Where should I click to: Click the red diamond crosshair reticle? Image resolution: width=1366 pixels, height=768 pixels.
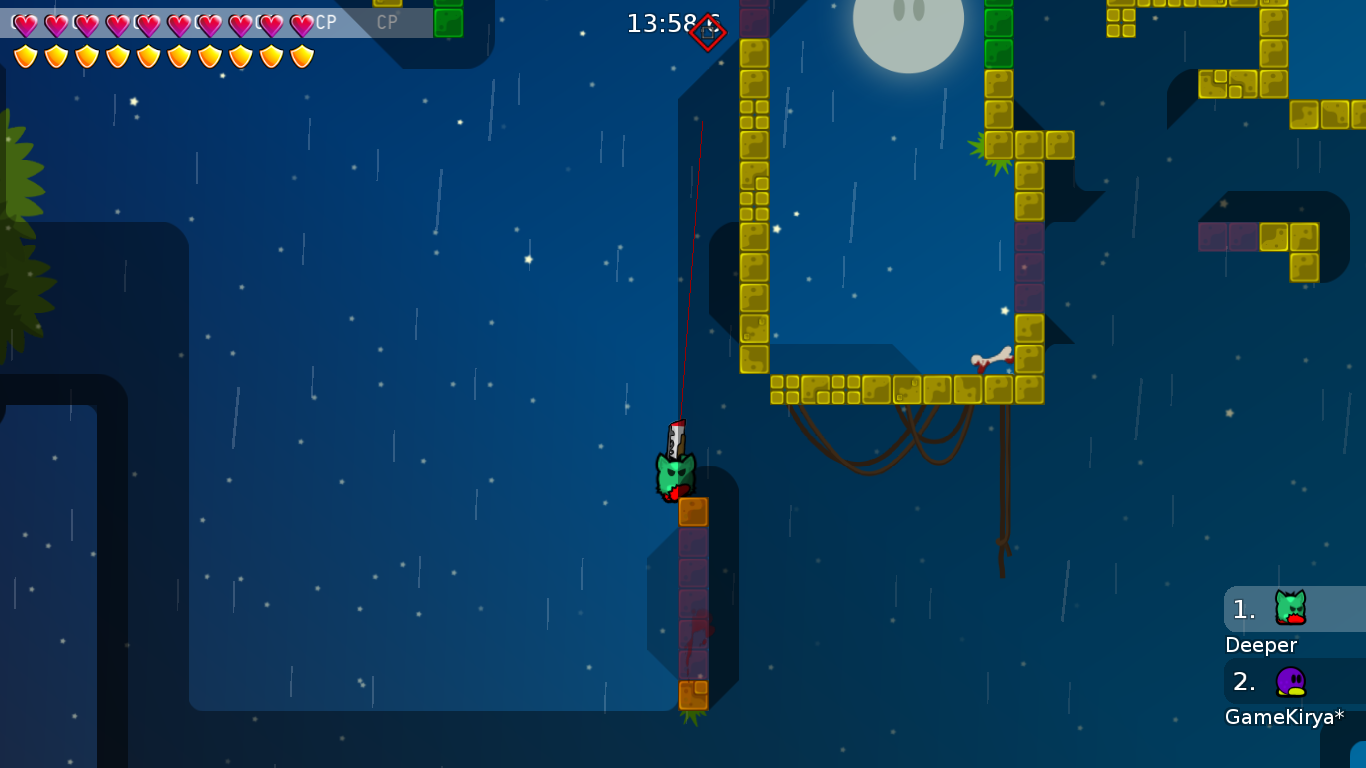click(x=710, y=30)
